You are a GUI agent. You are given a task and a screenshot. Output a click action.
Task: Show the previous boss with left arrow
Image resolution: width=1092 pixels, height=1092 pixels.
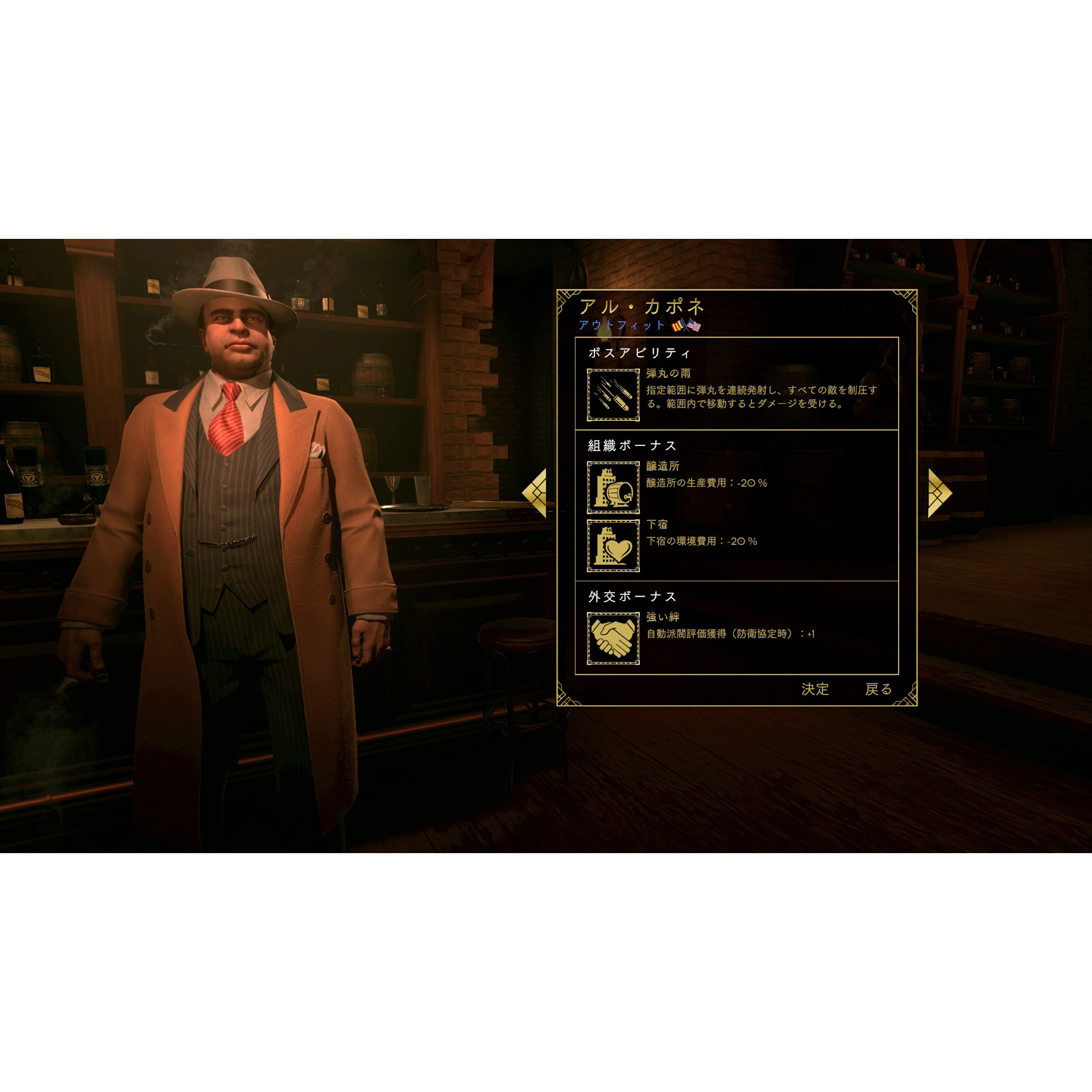(x=535, y=493)
